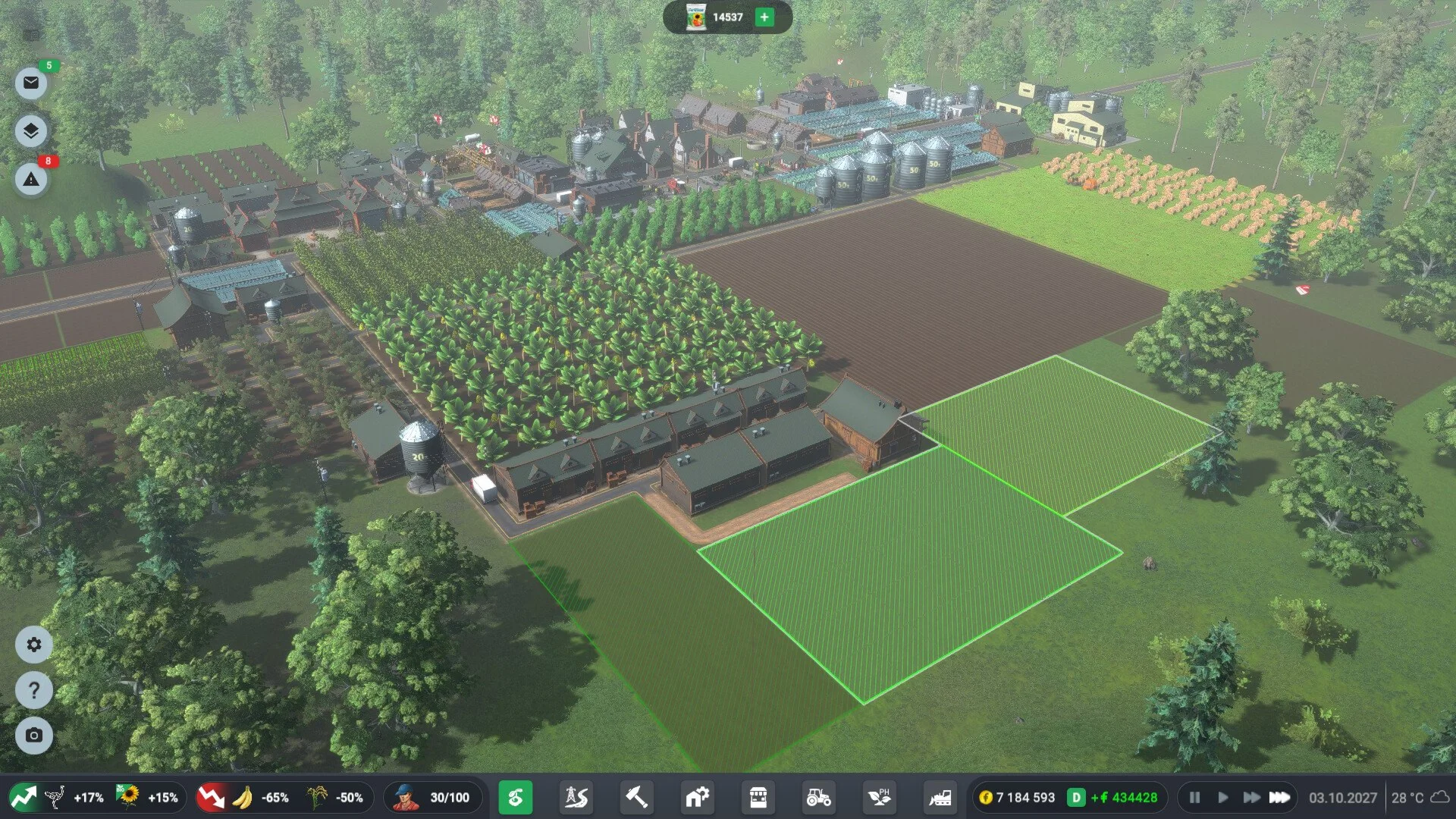Open the worker count panel showing 30/100

coord(434,798)
